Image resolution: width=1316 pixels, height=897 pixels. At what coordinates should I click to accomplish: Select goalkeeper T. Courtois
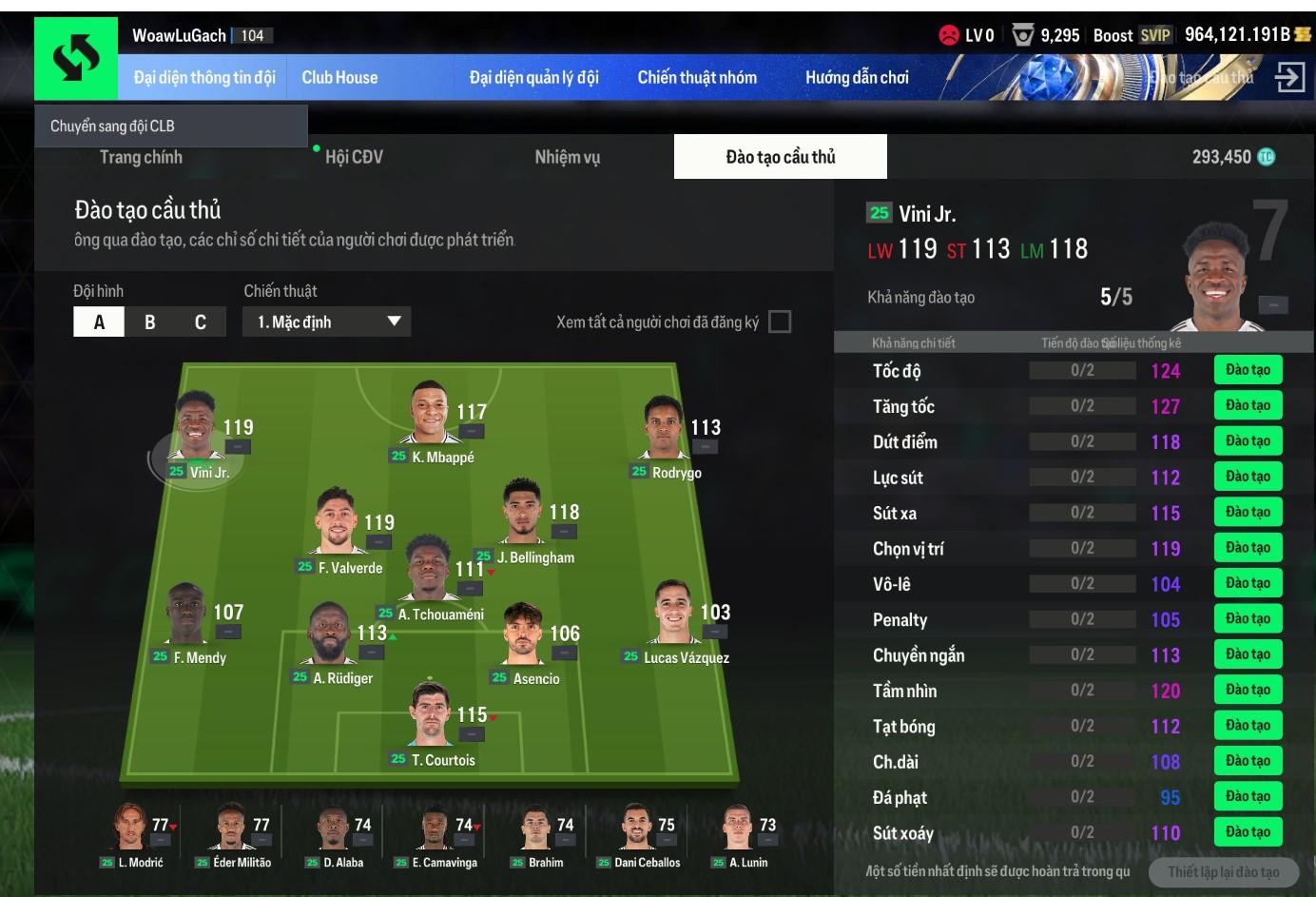click(x=433, y=720)
